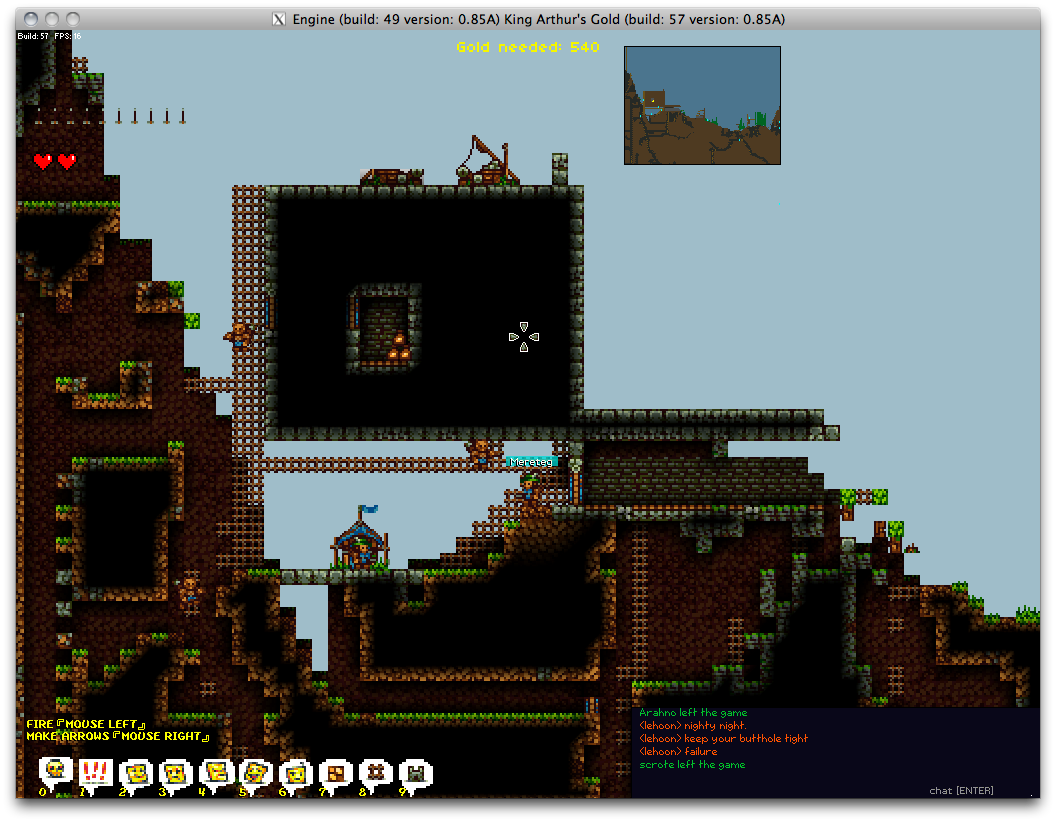The height and width of the screenshot is (822, 1056).
Task: Choose the red exclamation marks emote
Action: (x=95, y=772)
